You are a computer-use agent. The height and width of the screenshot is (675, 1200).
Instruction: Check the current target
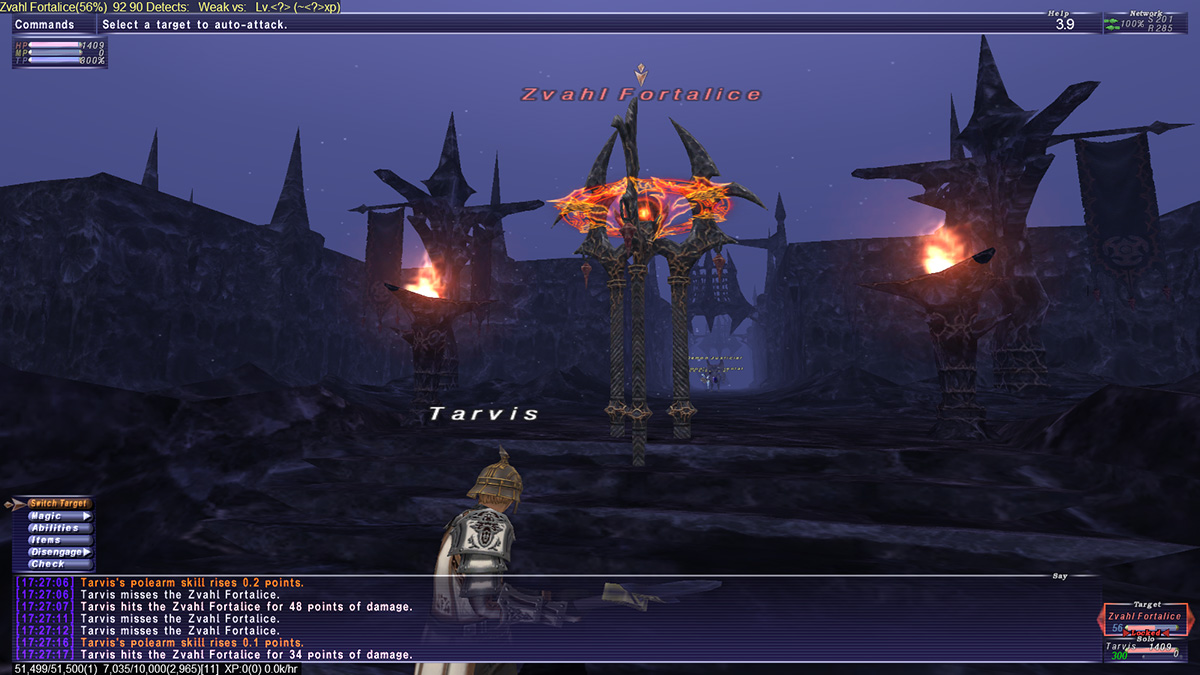click(48, 564)
